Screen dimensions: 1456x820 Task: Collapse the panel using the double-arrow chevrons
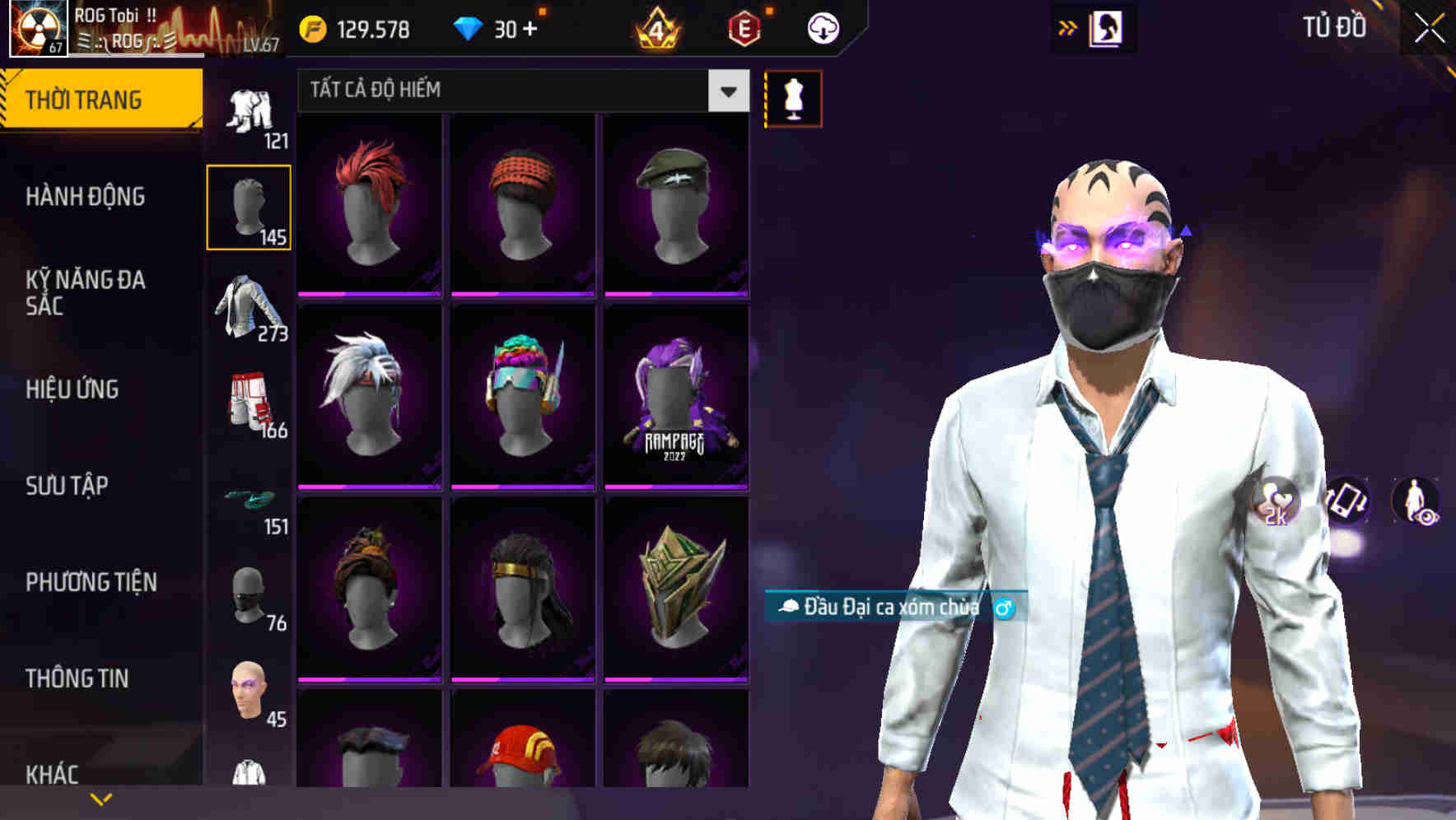pos(1068,27)
